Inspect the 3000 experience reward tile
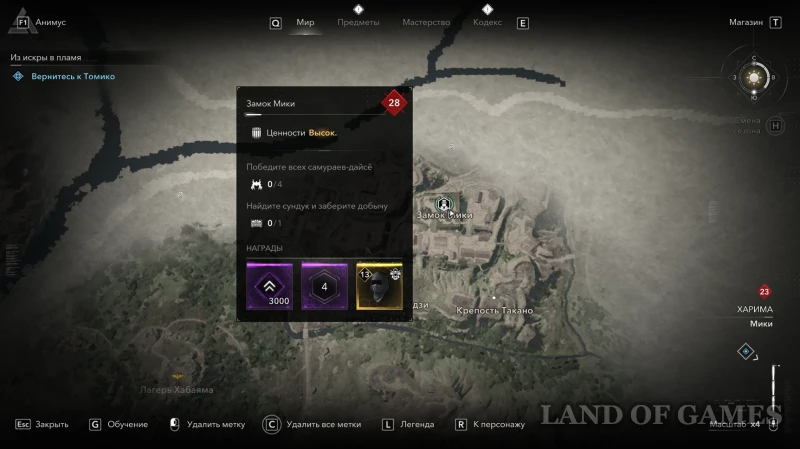The height and width of the screenshot is (449, 800). click(x=271, y=286)
